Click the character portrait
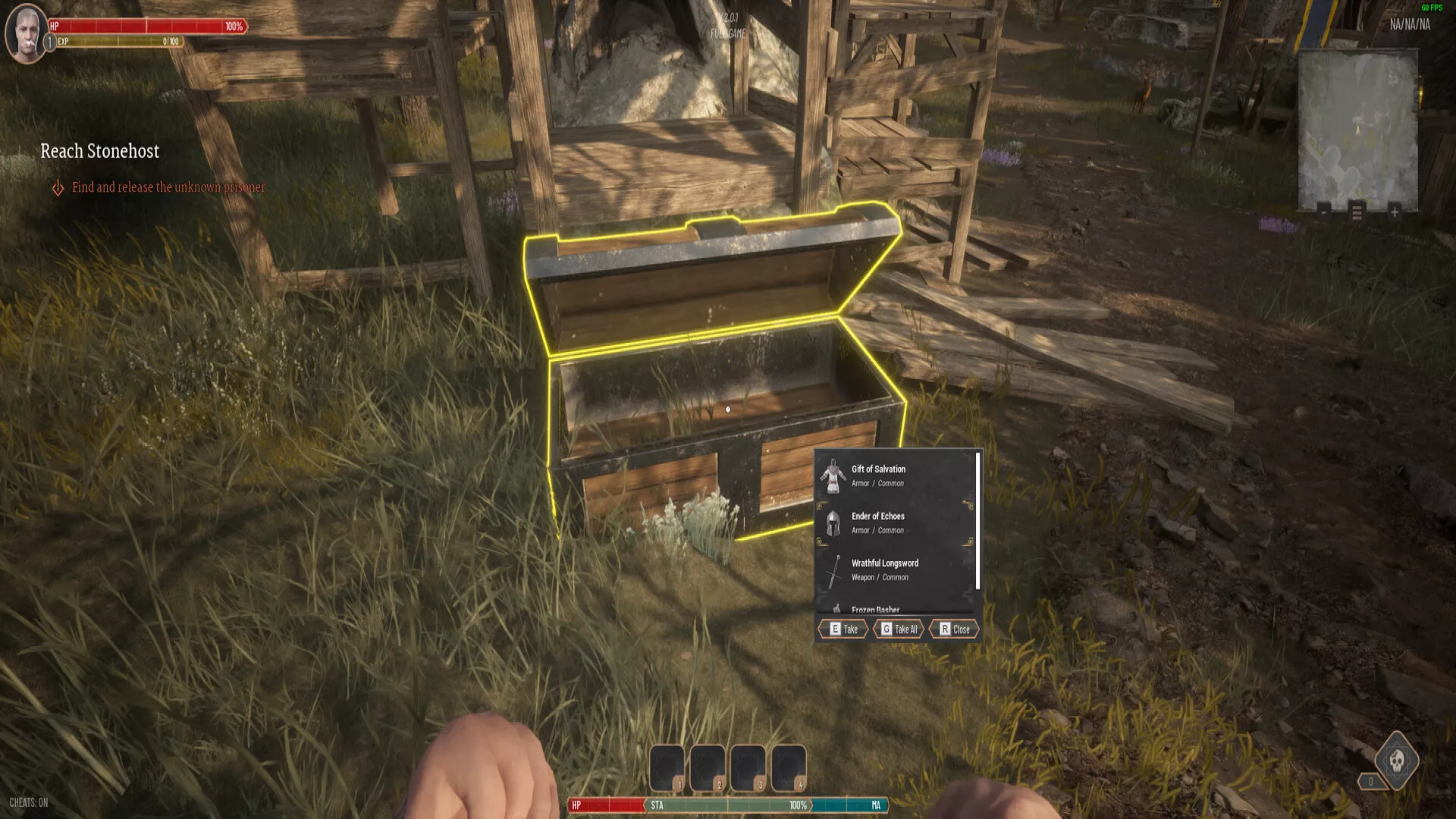Image resolution: width=1456 pixels, height=819 pixels. [x=27, y=33]
